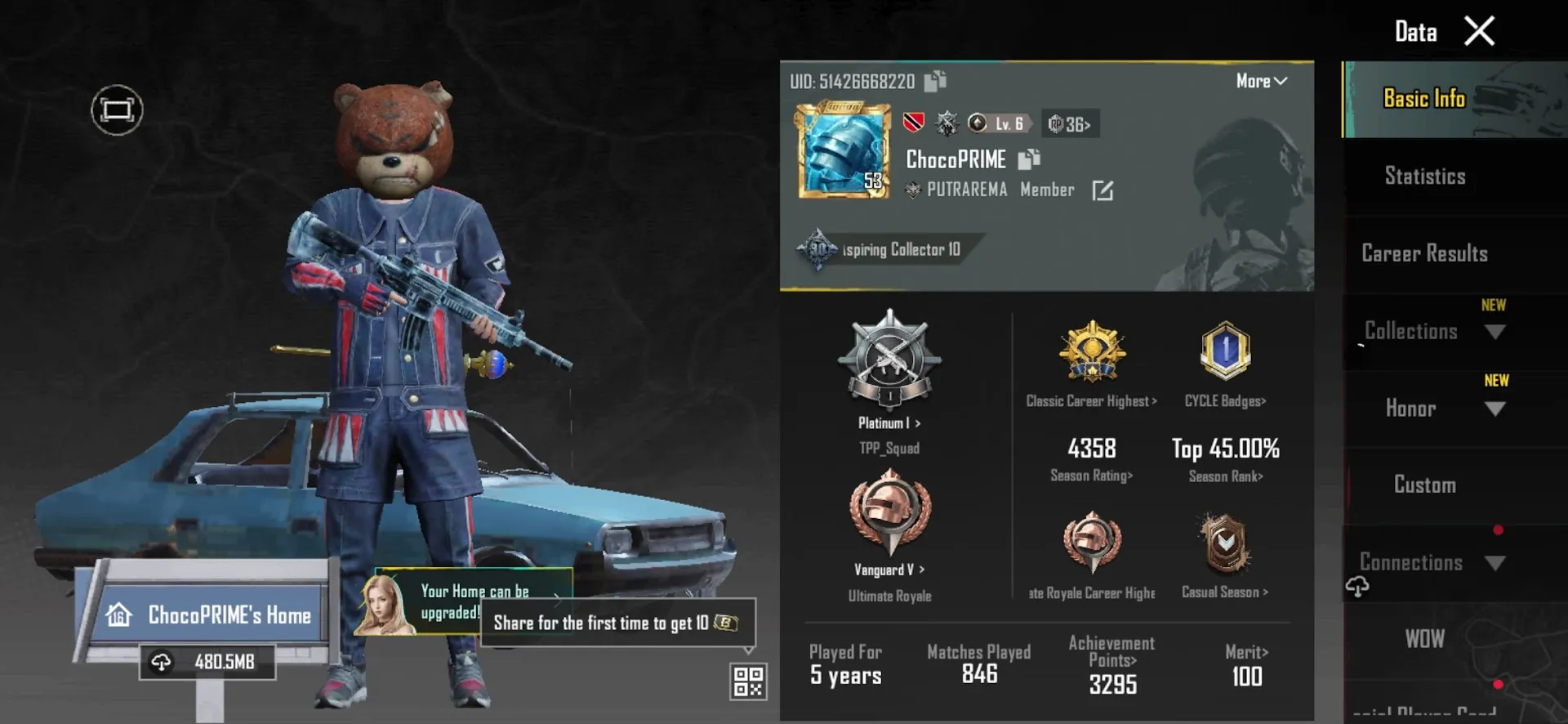Image resolution: width=1568 pixels, height=724 pixels.
Task: Open Share for the first time reward
Action: click(617, 623)
